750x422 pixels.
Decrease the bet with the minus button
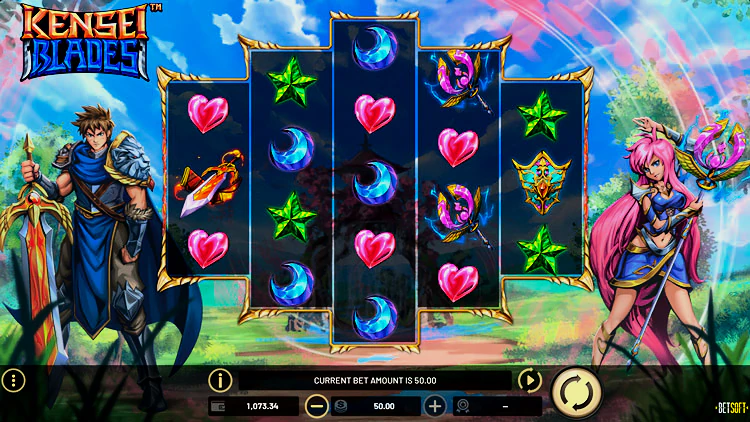point(316,407)
